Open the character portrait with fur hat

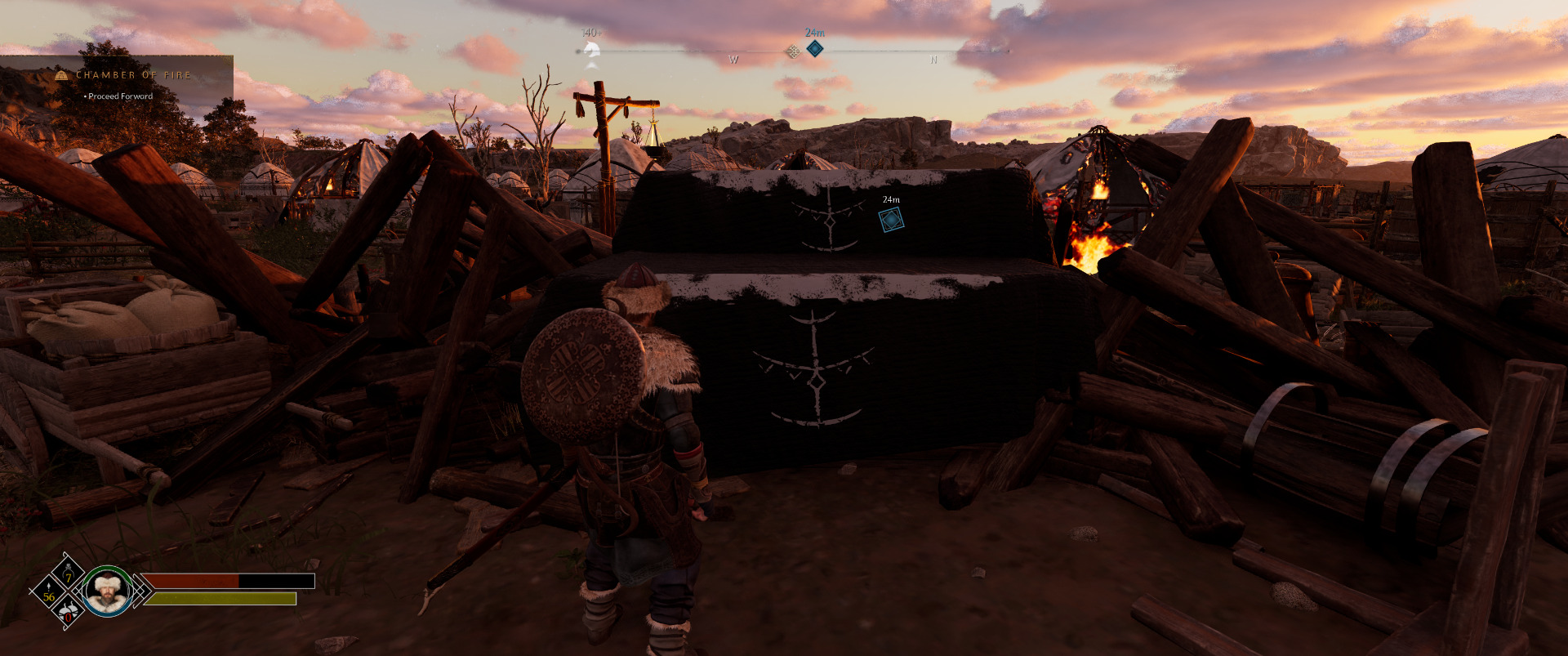pyautogui.click(x=108, y=591)
